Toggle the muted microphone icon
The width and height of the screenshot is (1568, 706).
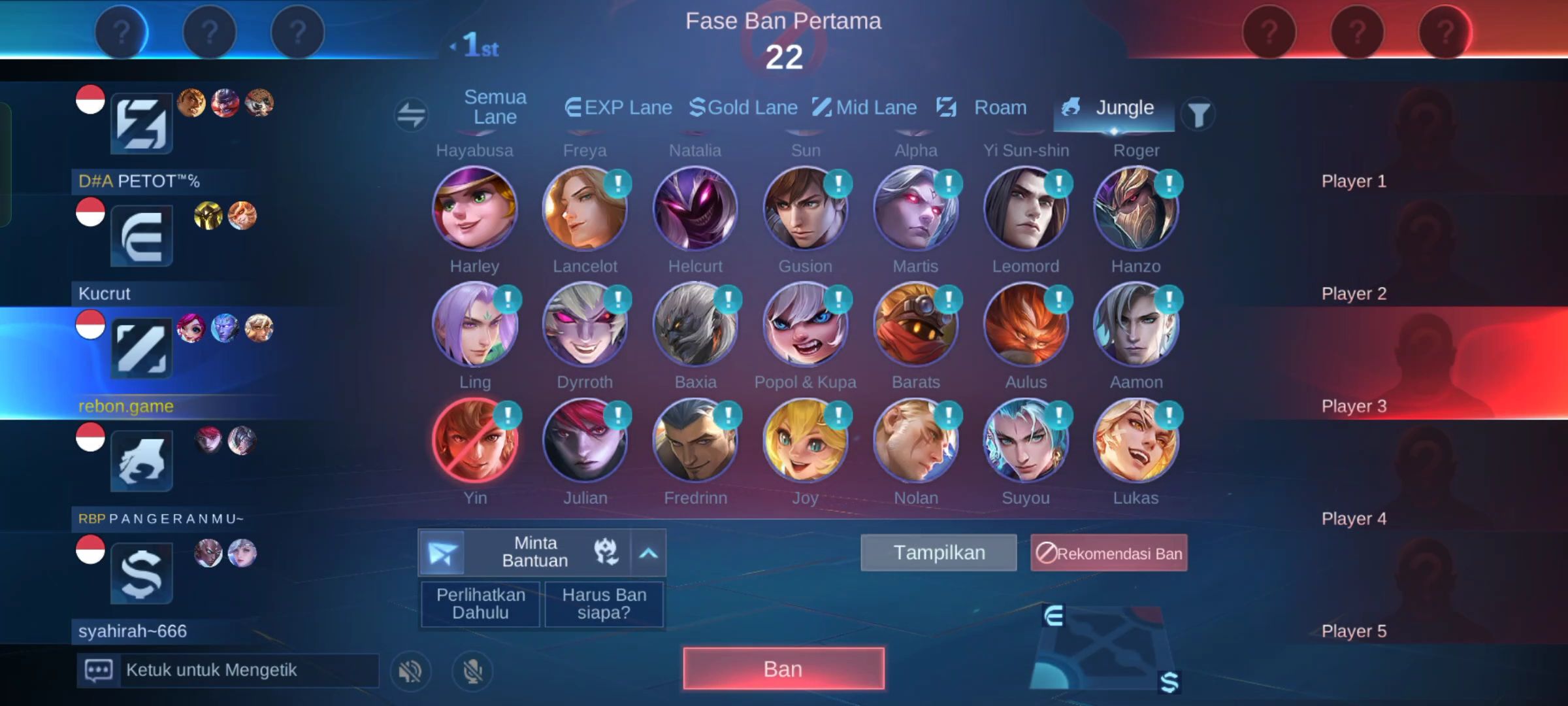point(472,671)
